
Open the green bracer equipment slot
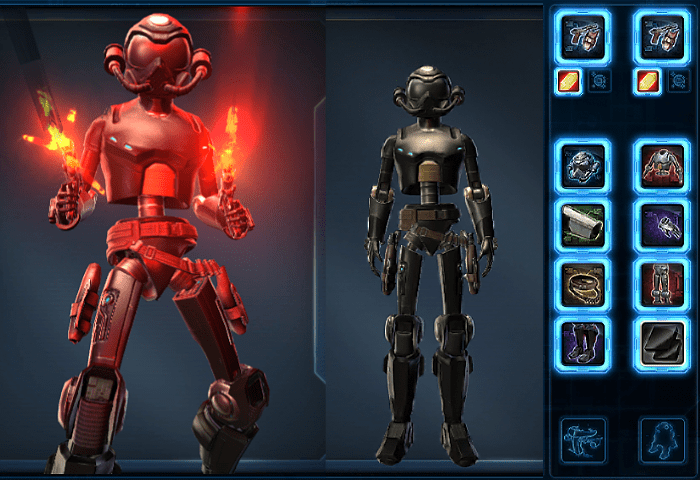click(584, 225)
